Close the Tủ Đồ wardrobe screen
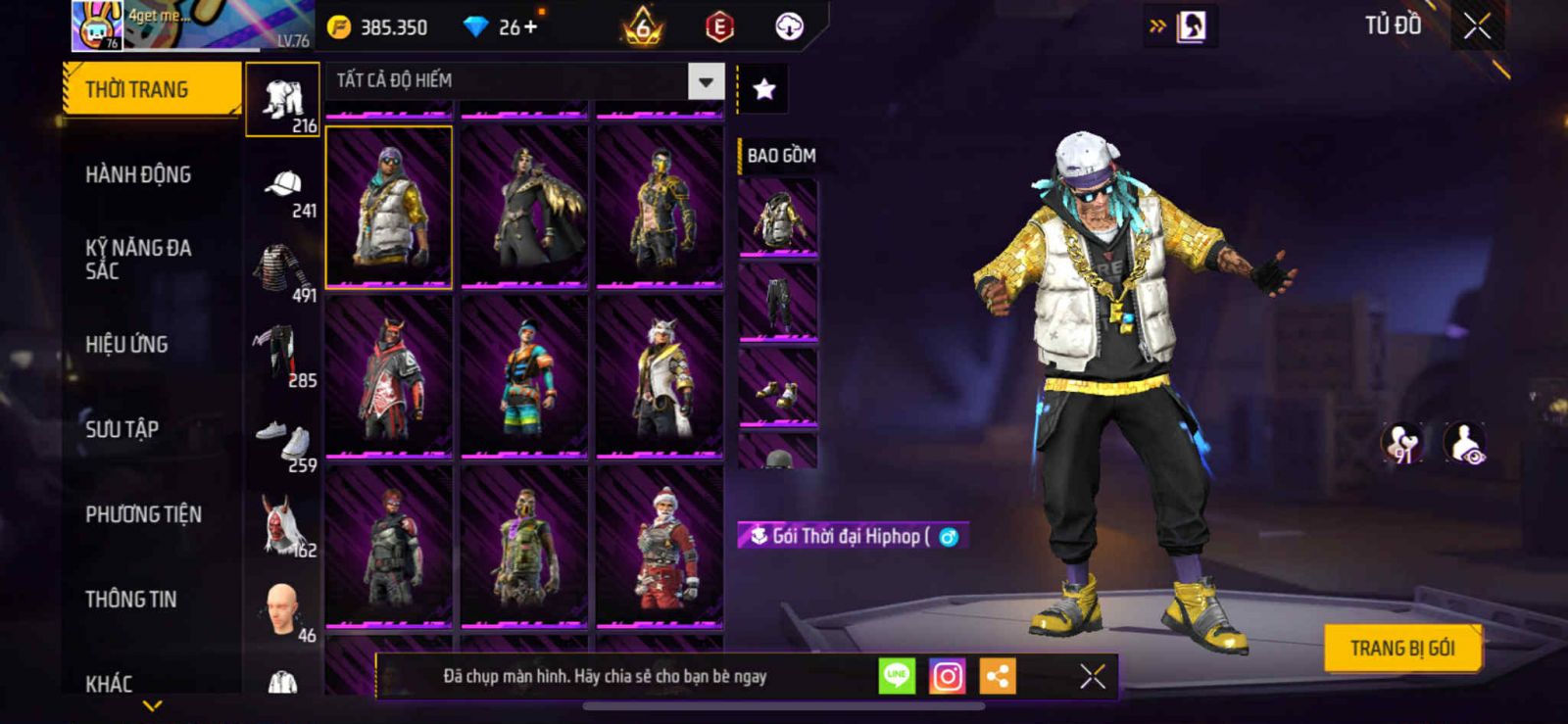1568x724 pixels. pyautogui.click(x=1477, y=27)
